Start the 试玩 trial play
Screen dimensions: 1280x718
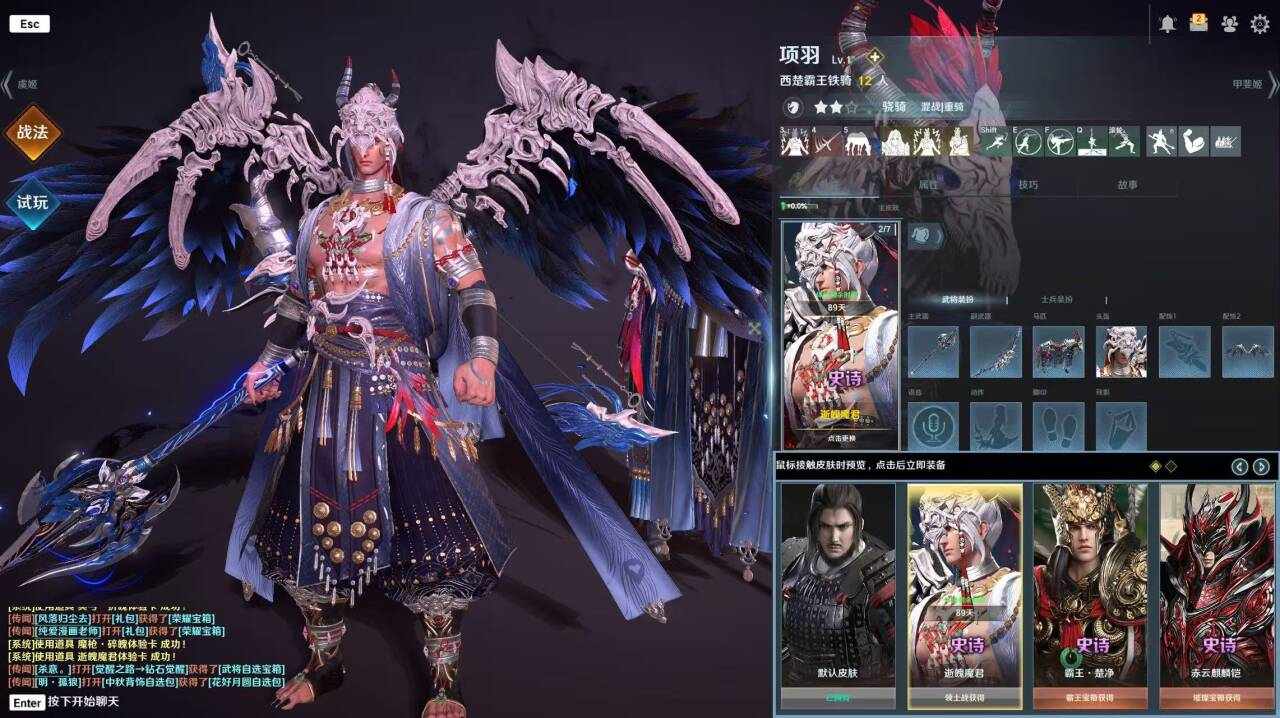(x=32, y=202)
